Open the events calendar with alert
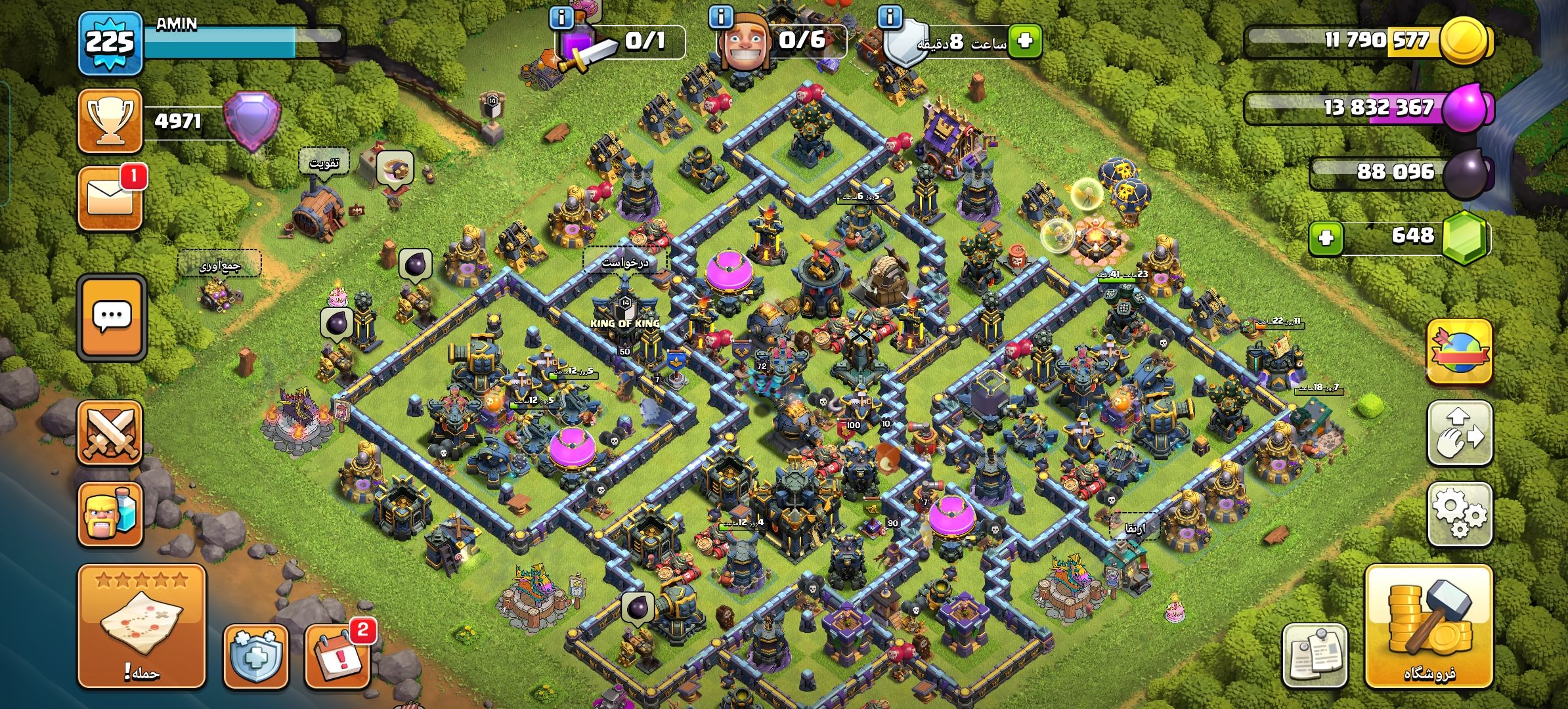 click(338, 656)
